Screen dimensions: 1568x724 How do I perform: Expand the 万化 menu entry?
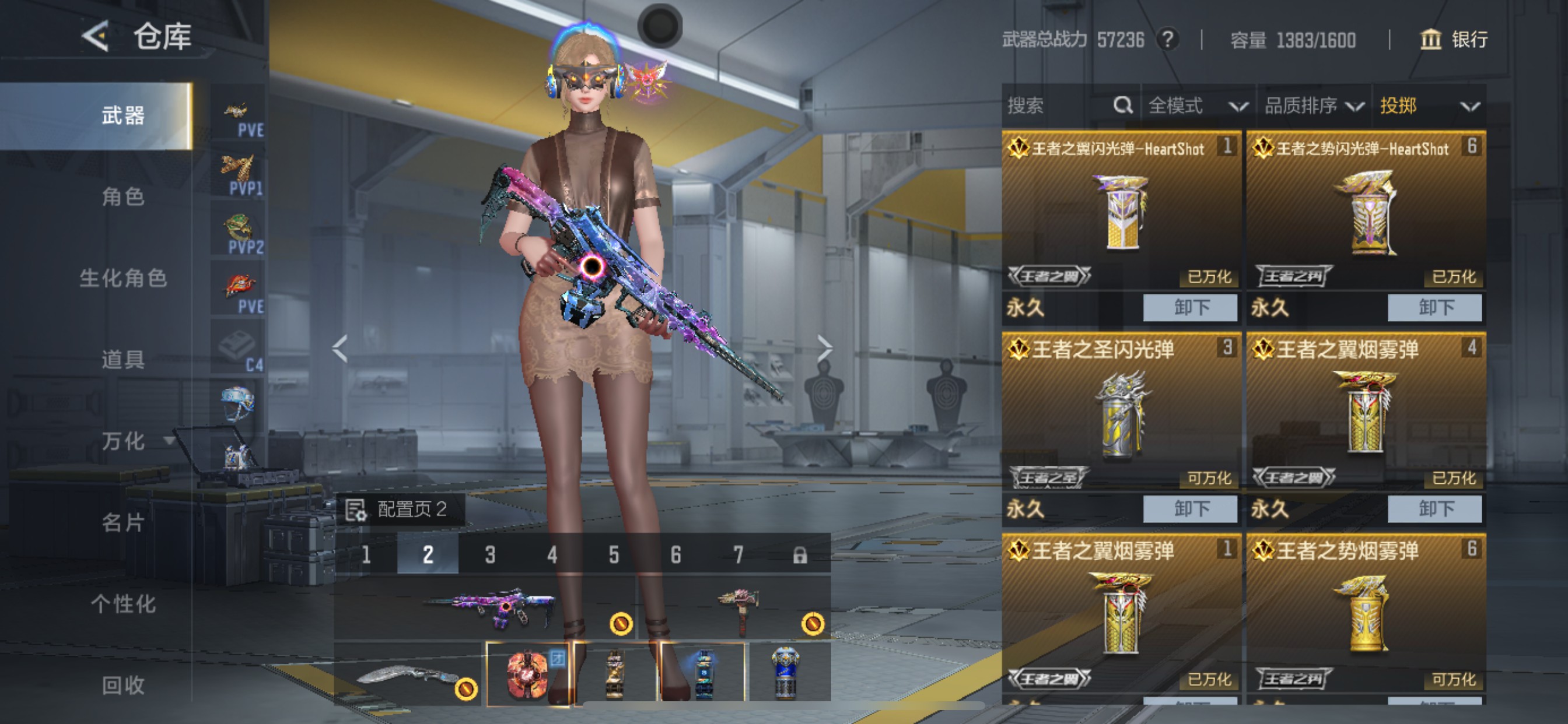click(x=135, y=441)
